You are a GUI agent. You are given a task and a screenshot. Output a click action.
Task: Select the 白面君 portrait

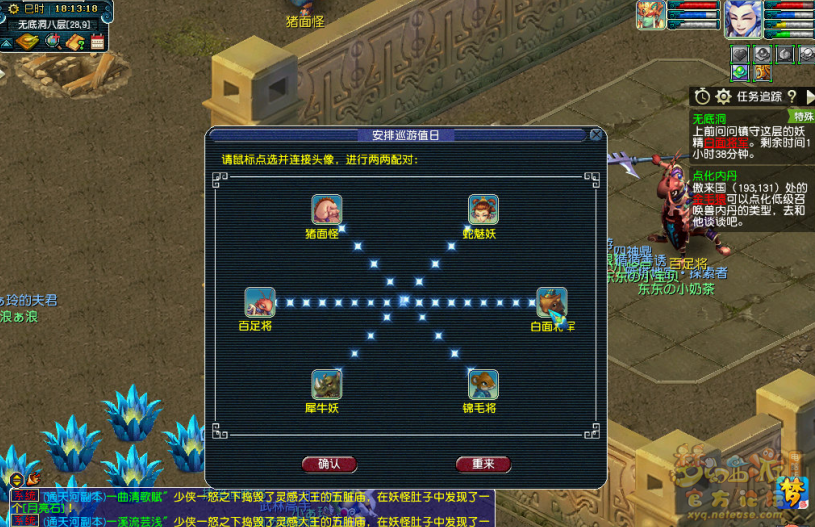[x=552, y=302]
